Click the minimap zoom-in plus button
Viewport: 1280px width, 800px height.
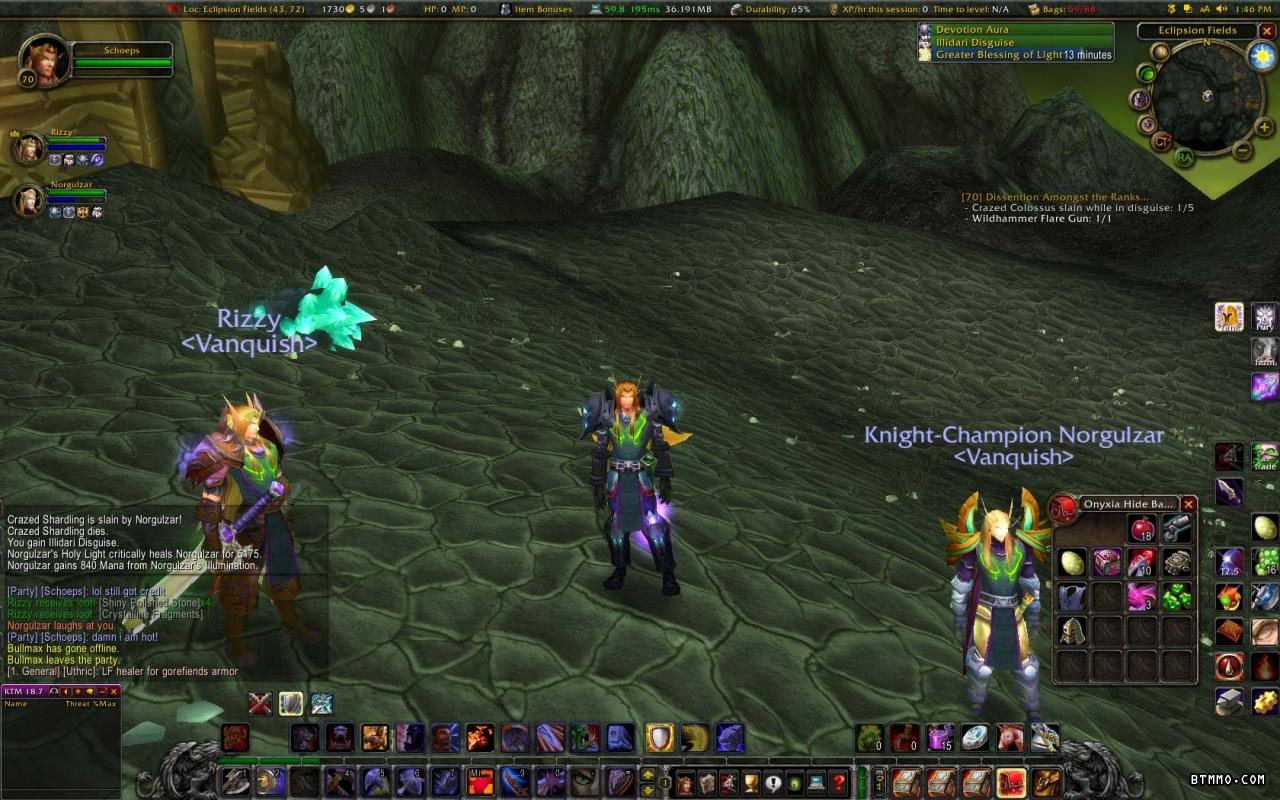pos(1264,127)
